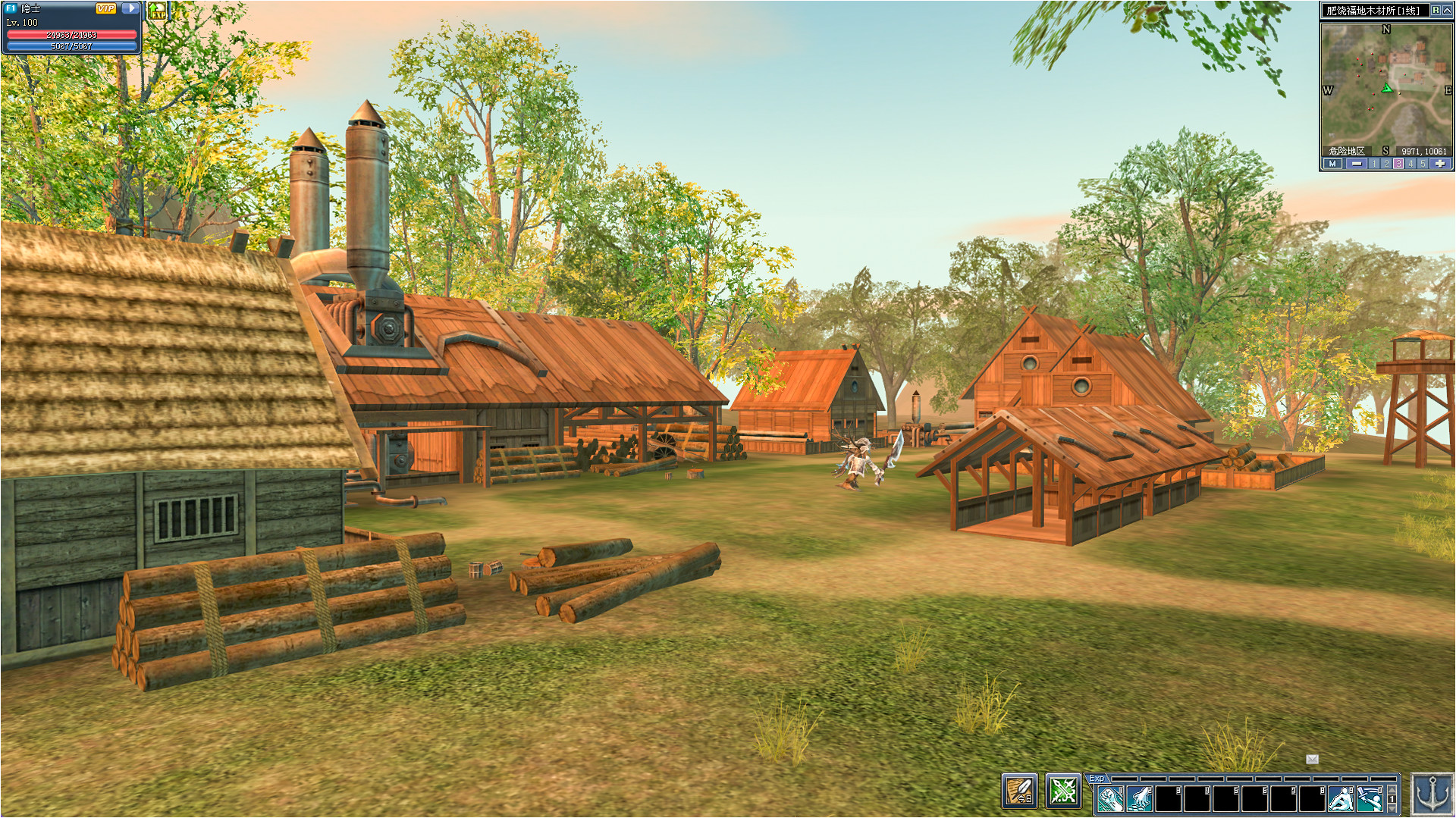Activate the sword attack skill in slot 0
Viewport: 1456px width, 818px height.
coord(1371,799)
